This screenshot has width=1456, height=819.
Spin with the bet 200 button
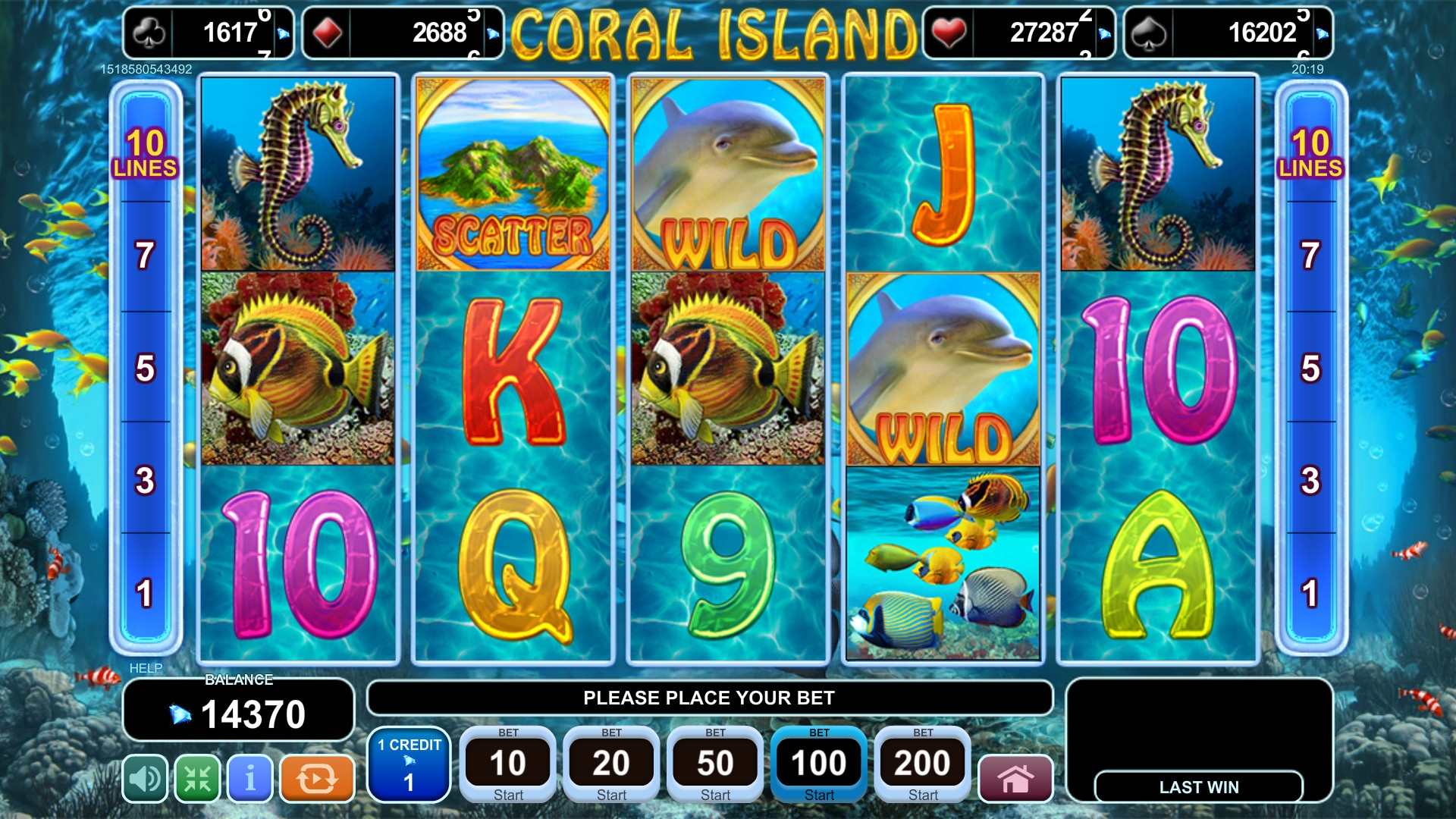coord(923,764)
